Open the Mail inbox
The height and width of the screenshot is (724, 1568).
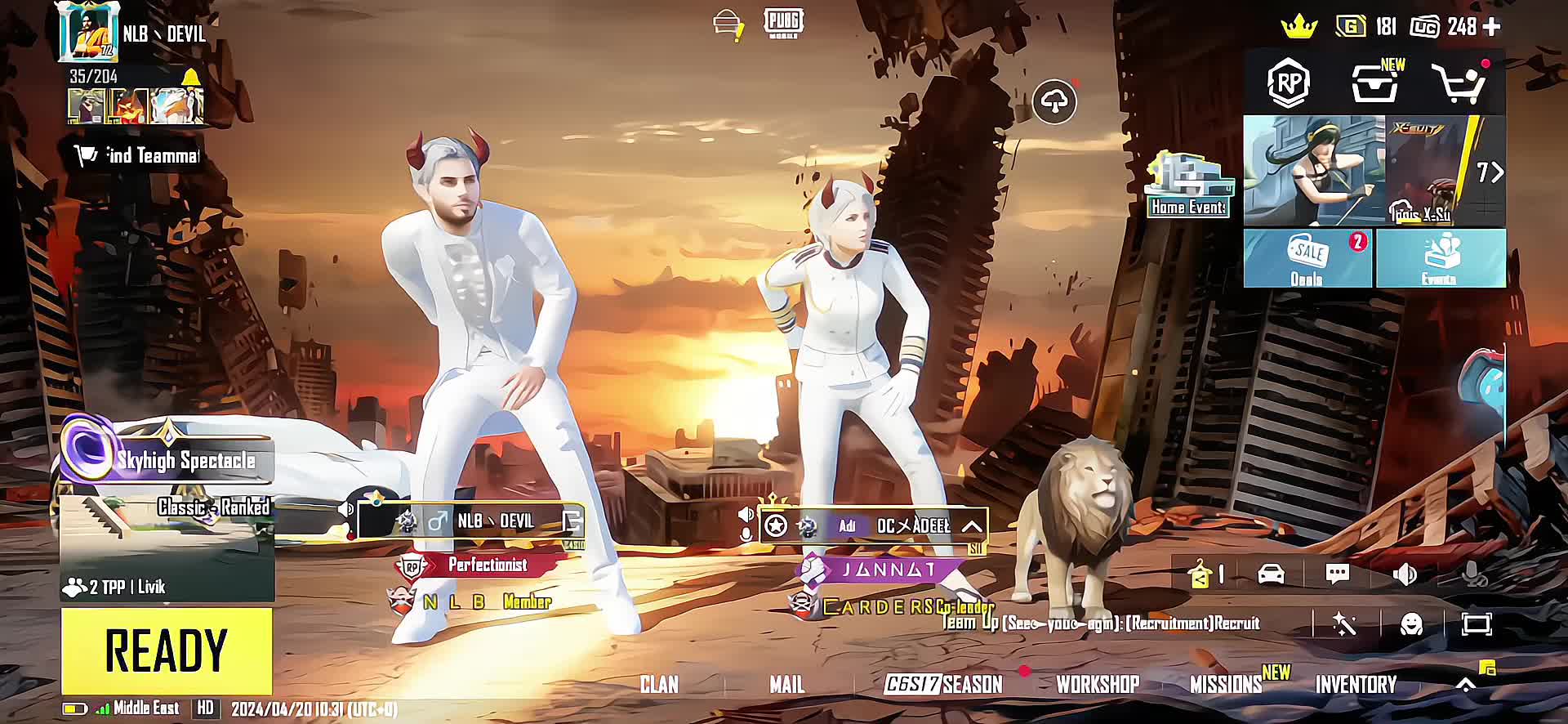tap(786, 684)
